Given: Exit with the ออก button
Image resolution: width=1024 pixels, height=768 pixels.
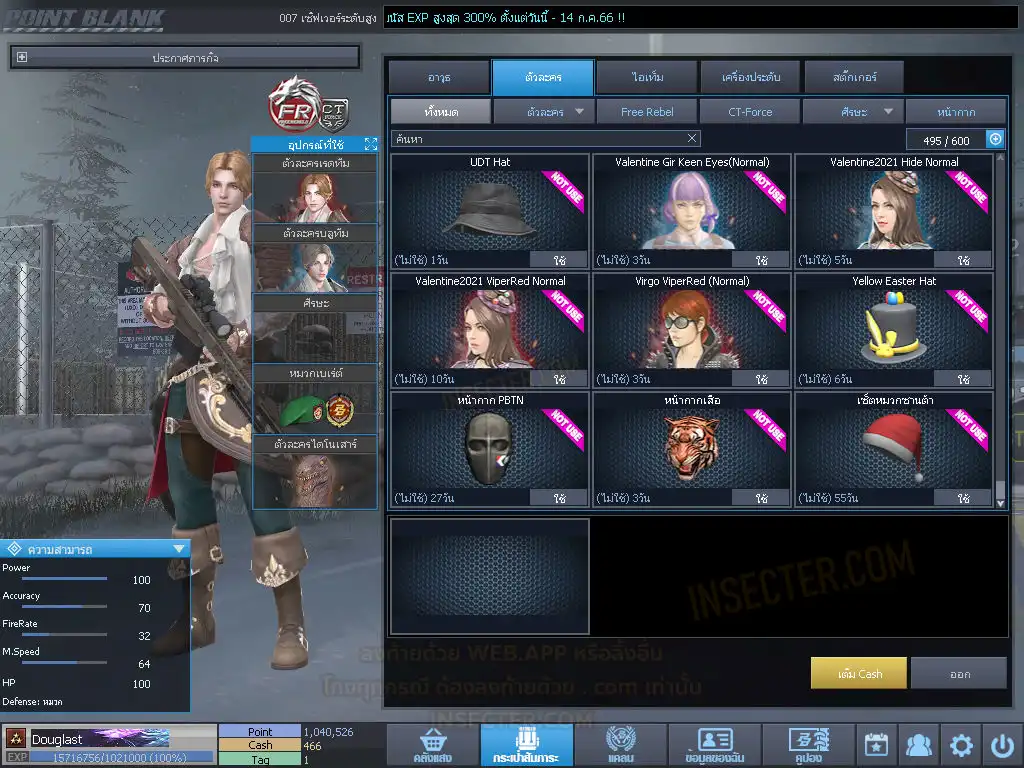Looking at the screenshot, I should (x=959, y=674).
